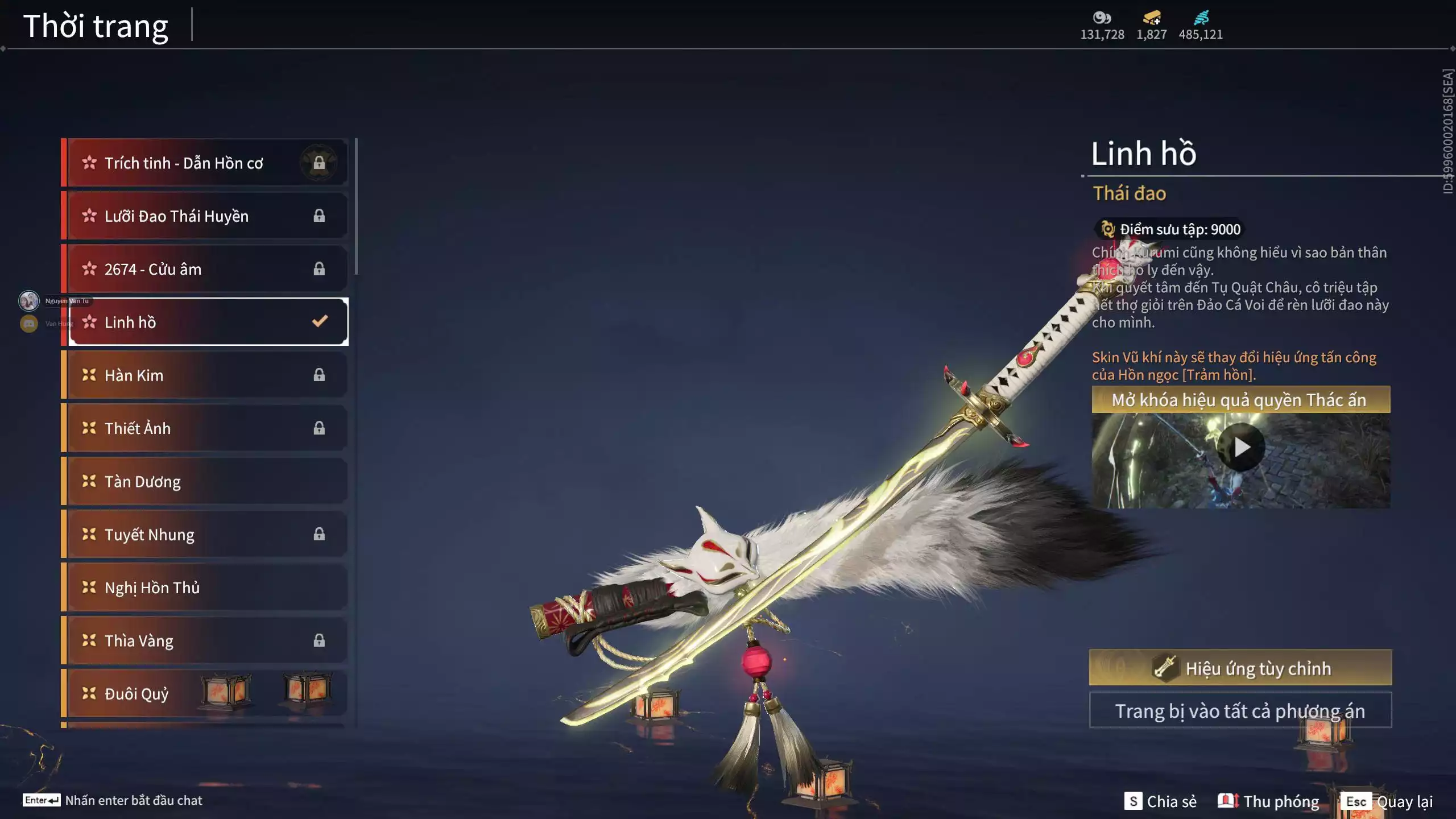This screenshot has width=1456, height=819.
Task: Open Hiệu ứng tùy chỉnh custom effects
Action: [x=1240, y=668]
